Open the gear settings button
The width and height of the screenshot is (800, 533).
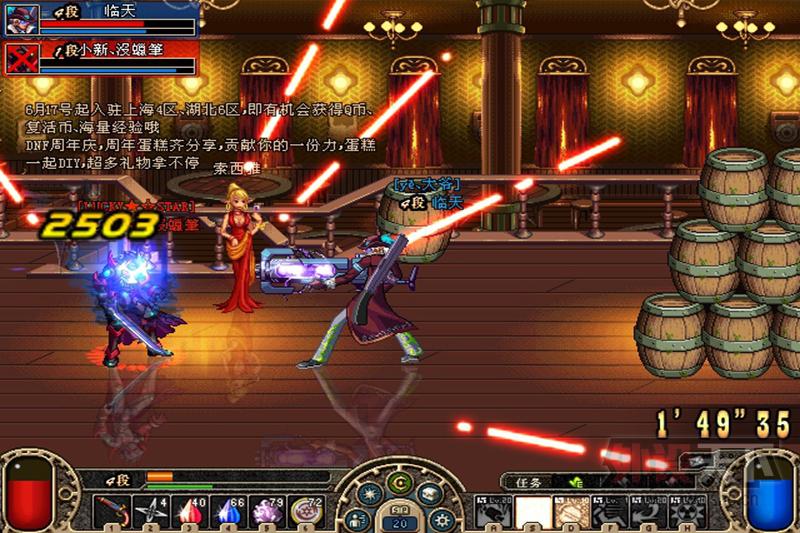click(x=441, y=520)
